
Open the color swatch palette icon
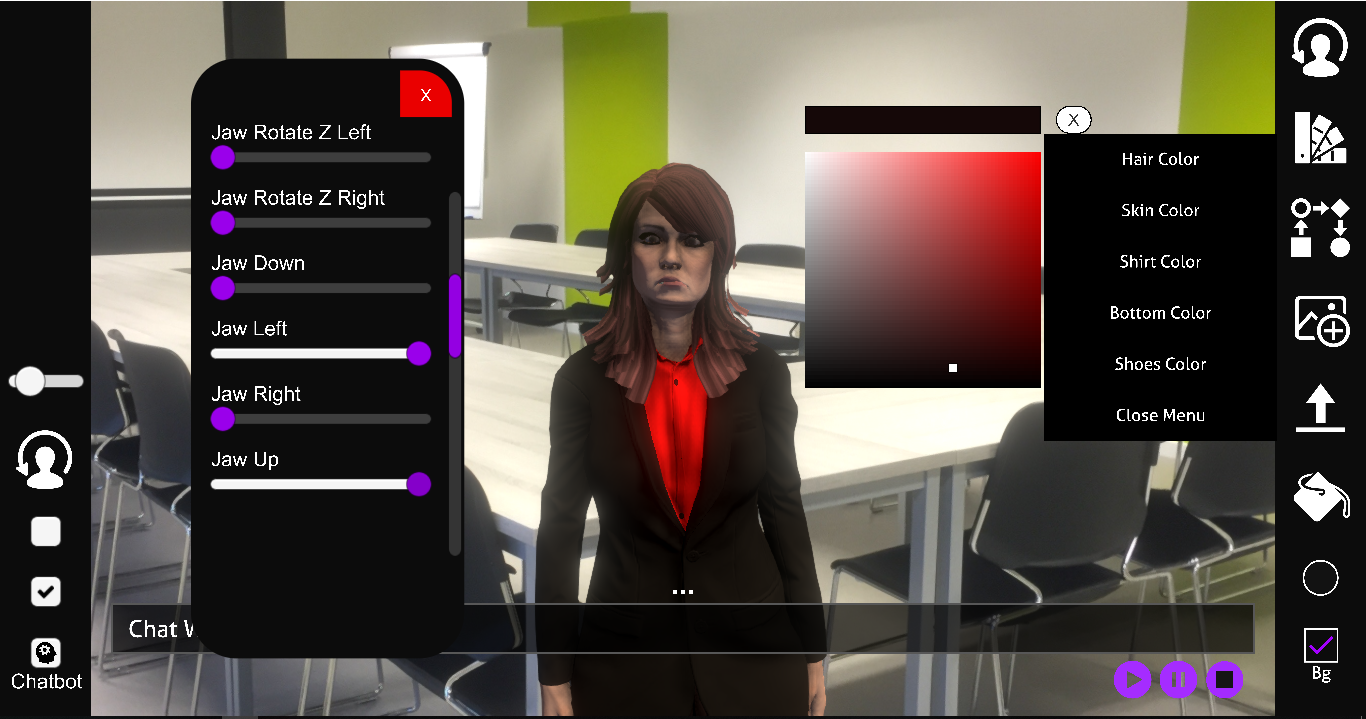tap(1320, 137)
